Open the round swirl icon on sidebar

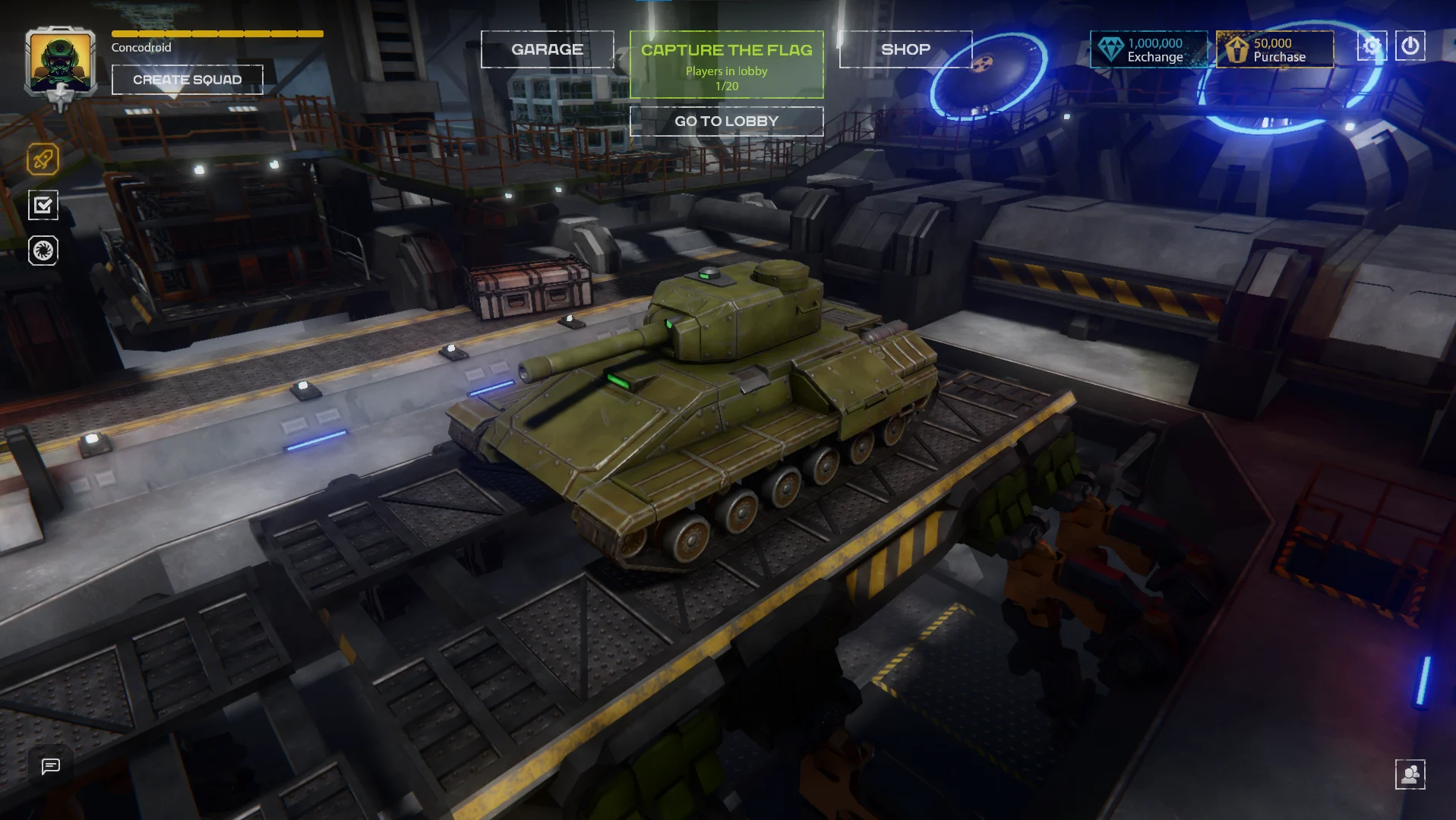point(43,251)
